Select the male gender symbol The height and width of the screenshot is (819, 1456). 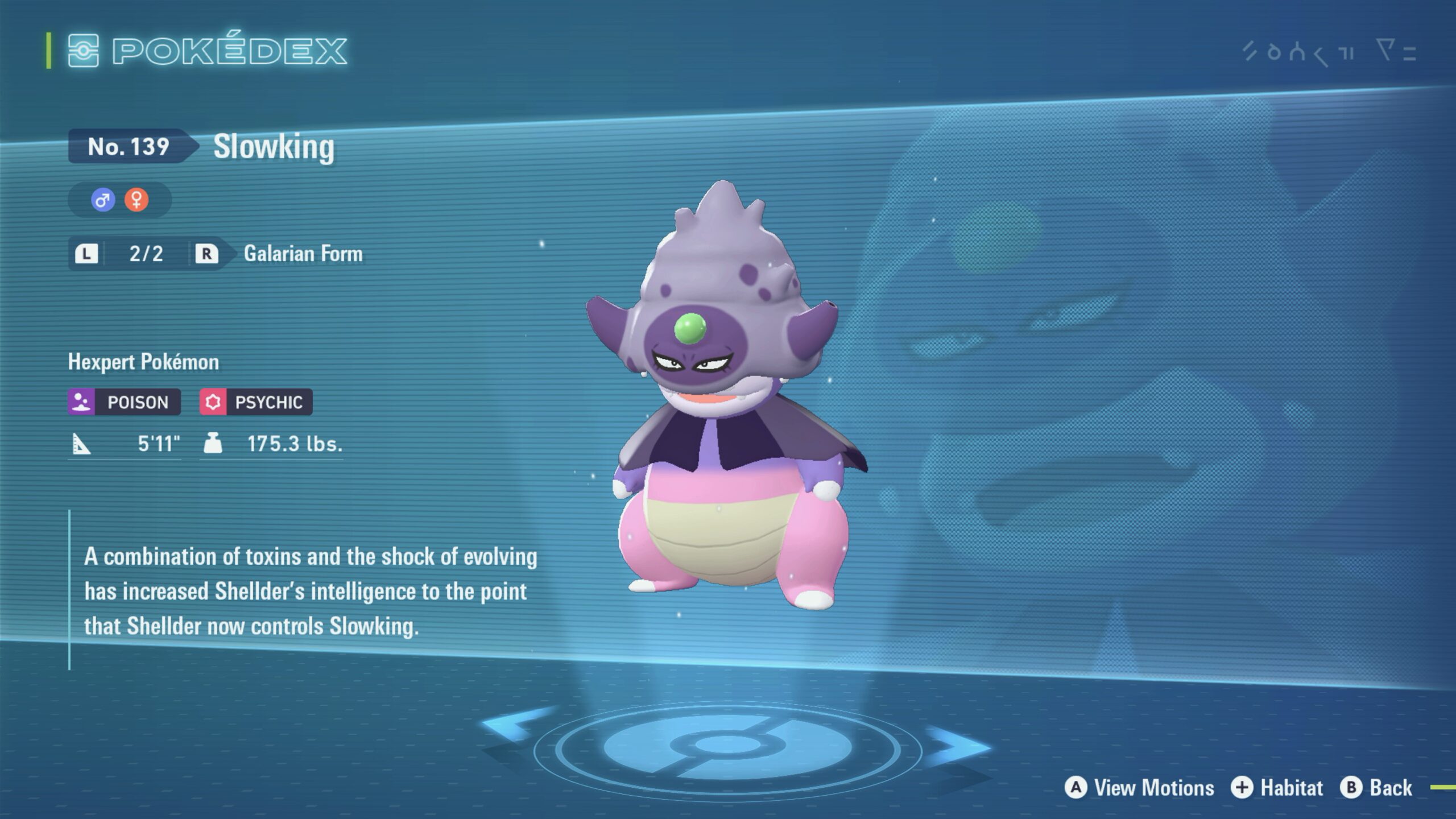[103, 200]
